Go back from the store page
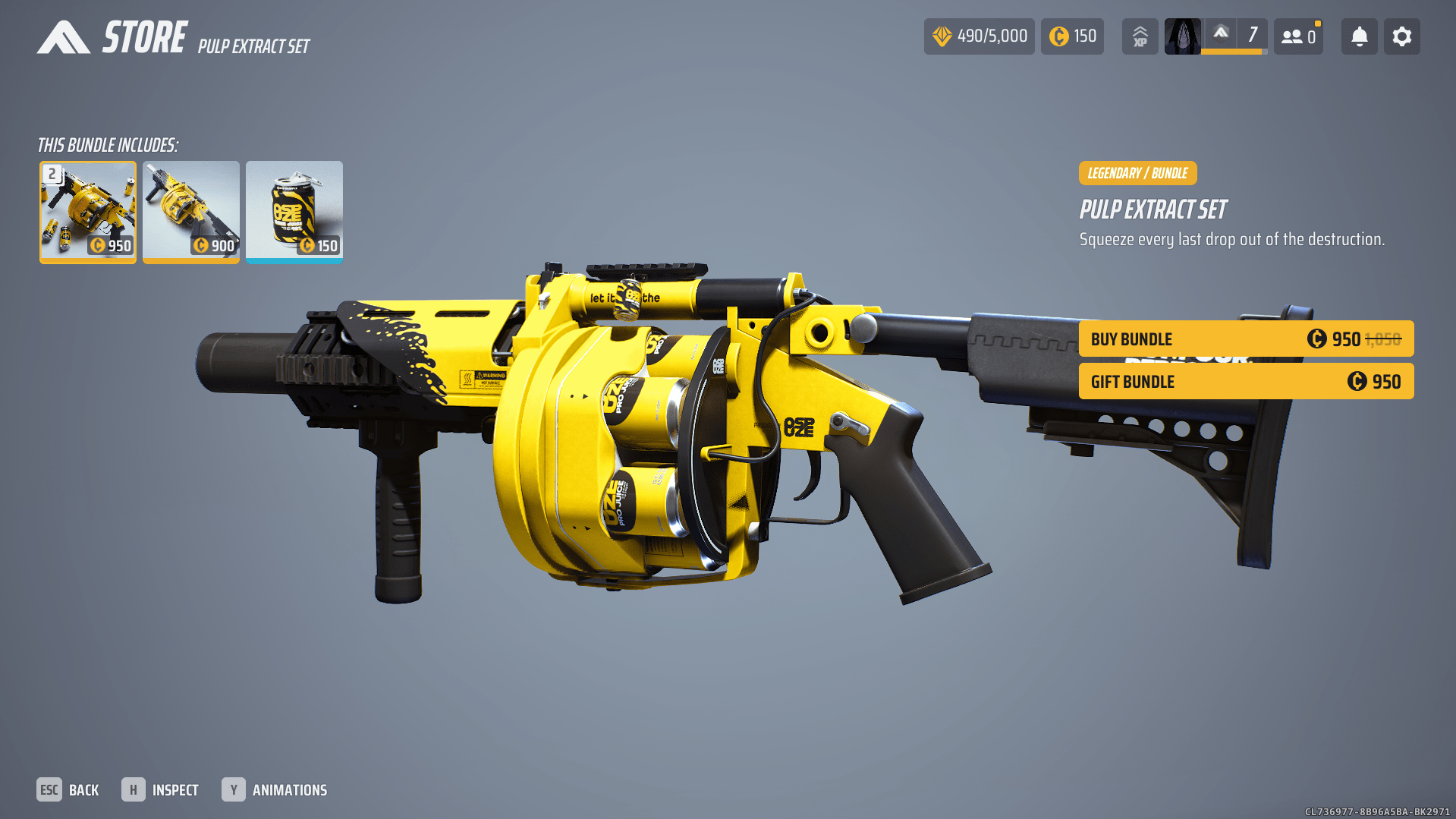This screenshot has width=1456, height=819. pyautogui.click(x=68, y=790)
